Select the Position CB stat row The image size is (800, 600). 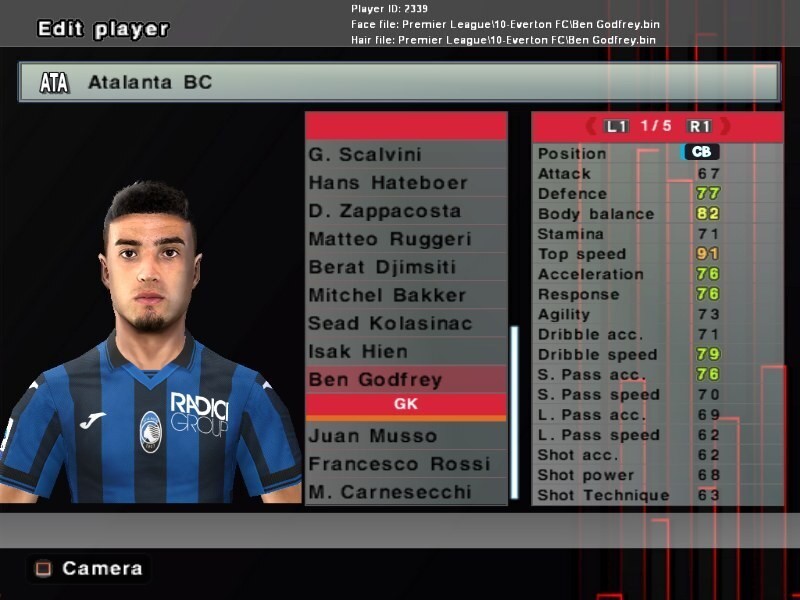click(656, 153)
